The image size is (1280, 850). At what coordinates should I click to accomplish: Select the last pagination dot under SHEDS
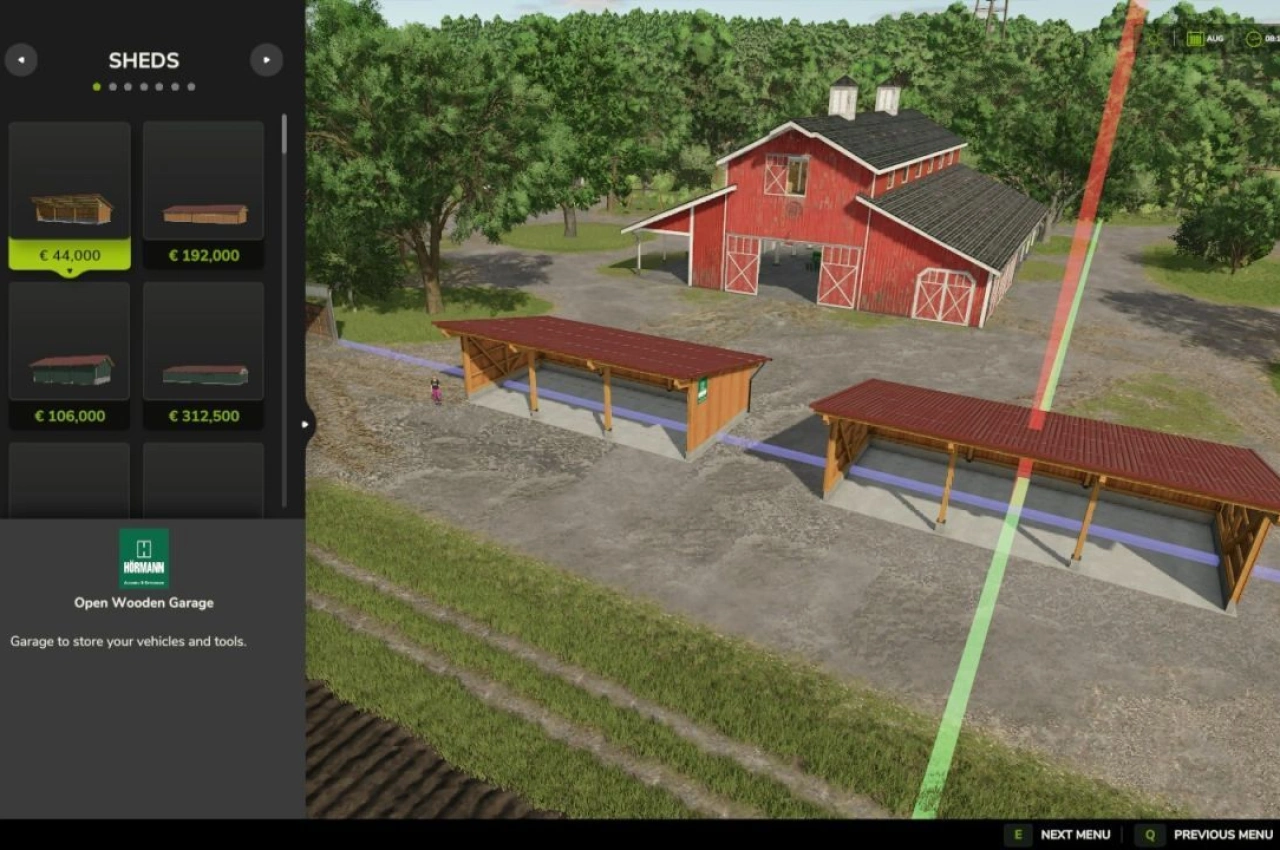190,87
